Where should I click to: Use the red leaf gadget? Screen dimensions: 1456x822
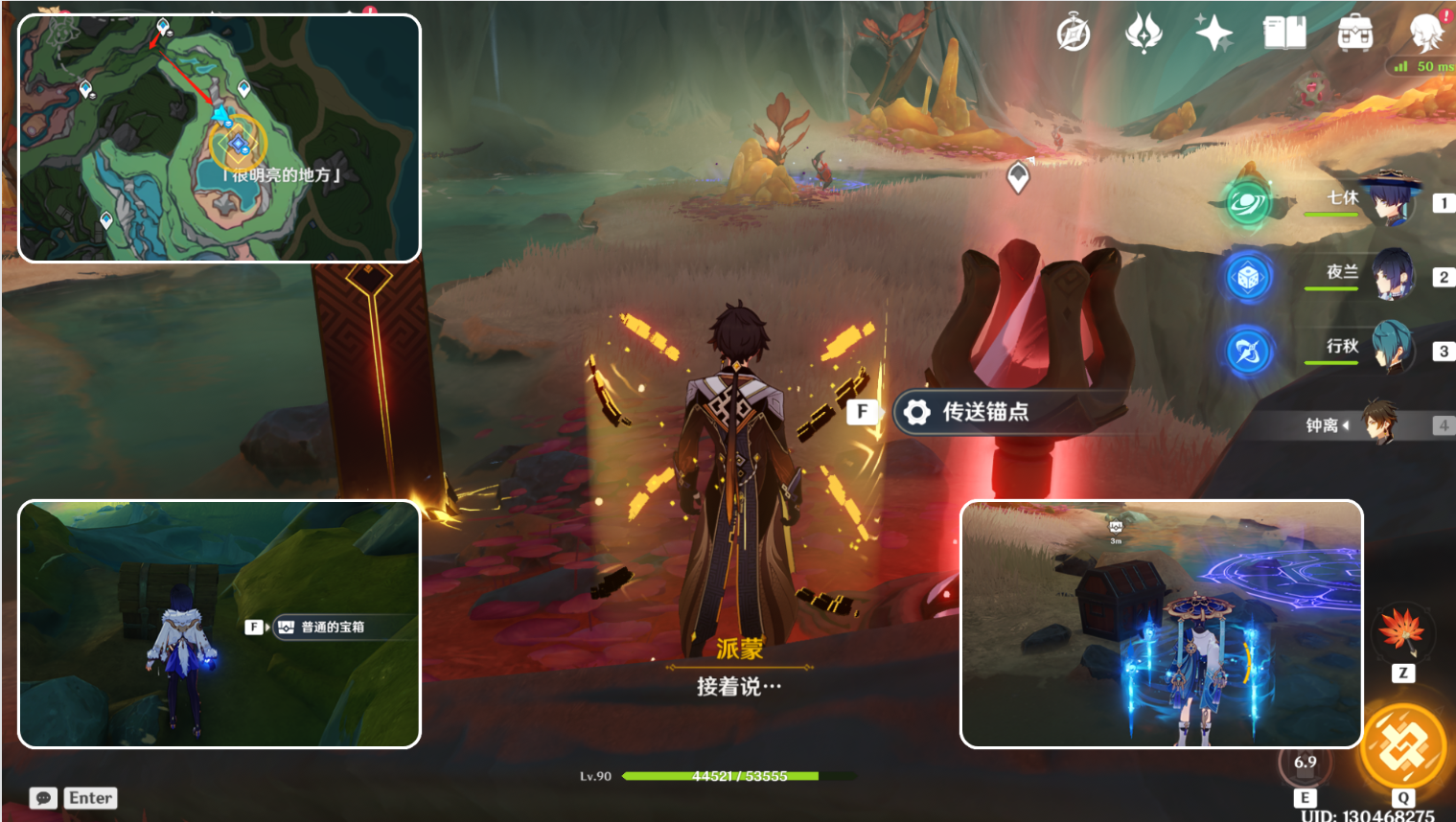1401,630
